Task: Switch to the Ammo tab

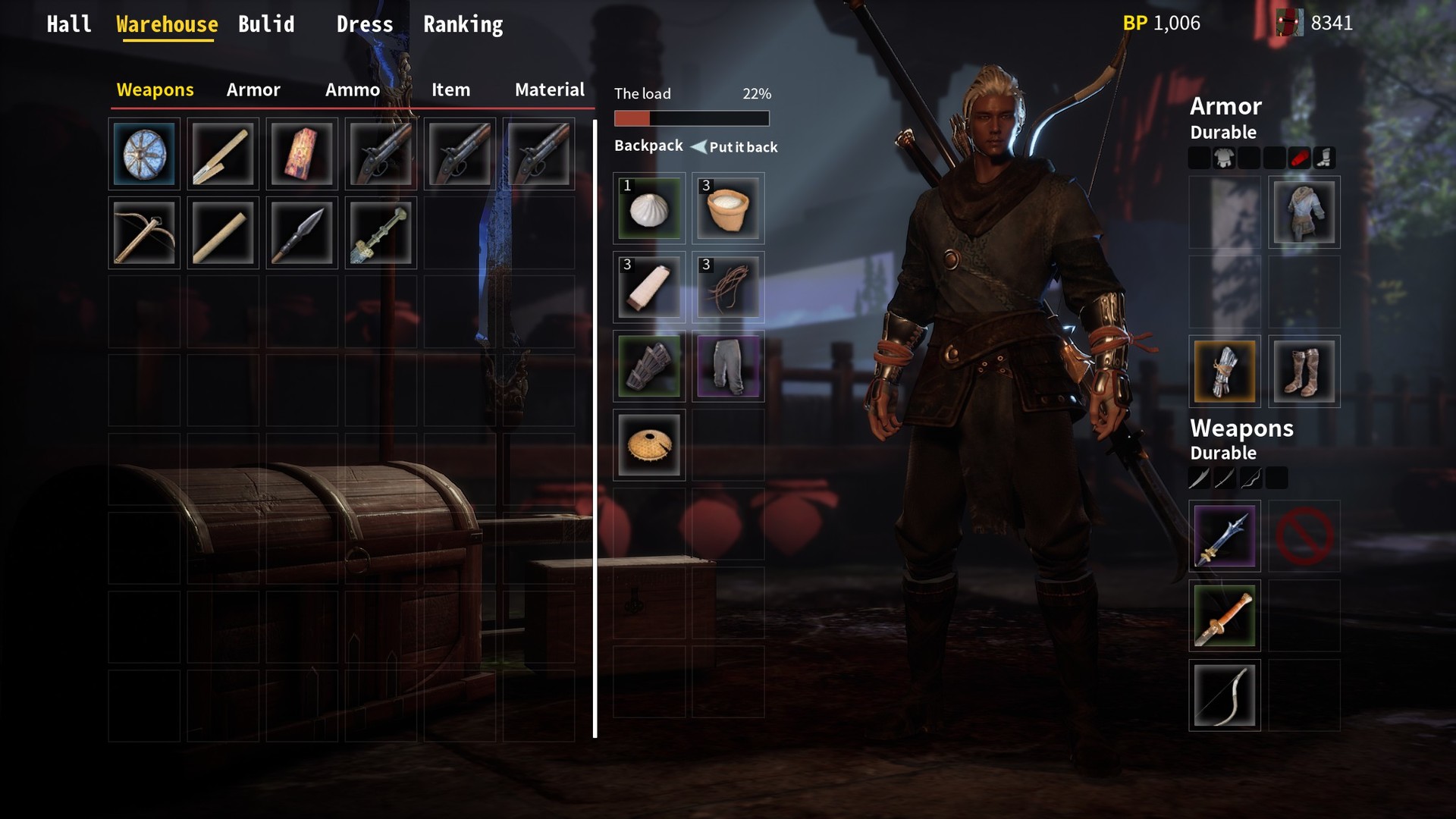Action: pyautogui.click(x=353, y=90)
